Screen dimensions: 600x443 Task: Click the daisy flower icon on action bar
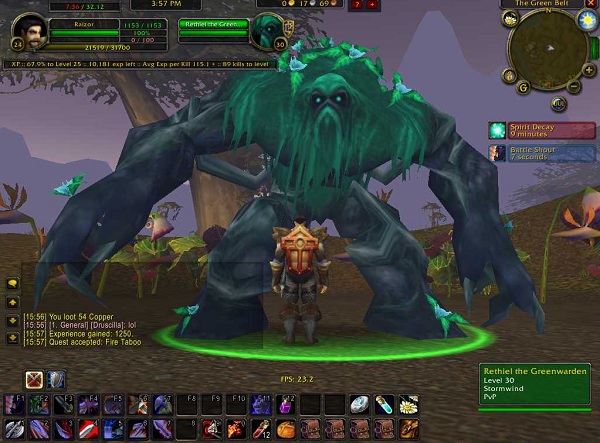408,404
